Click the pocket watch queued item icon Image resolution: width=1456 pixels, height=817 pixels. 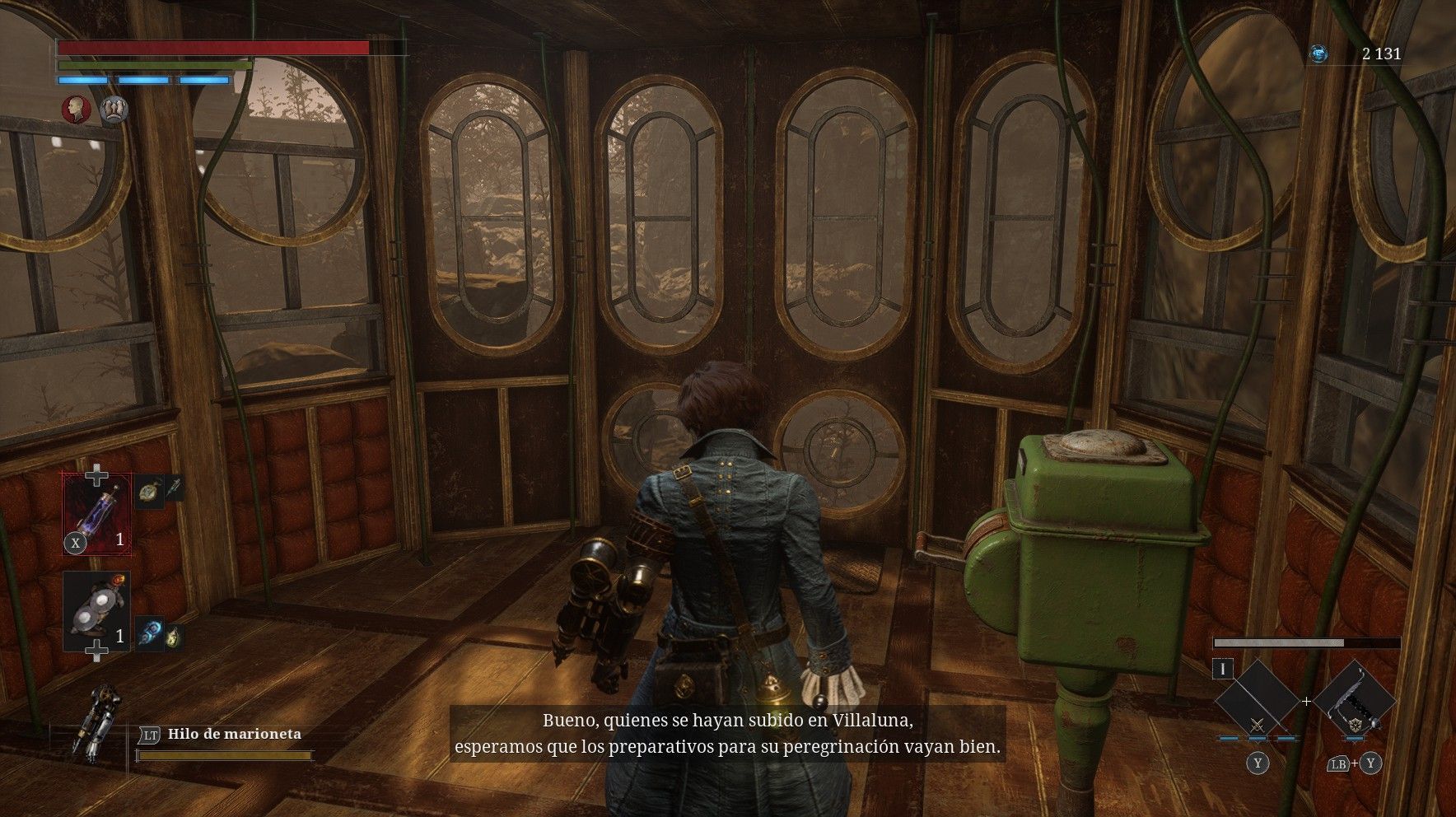point(147,491)
